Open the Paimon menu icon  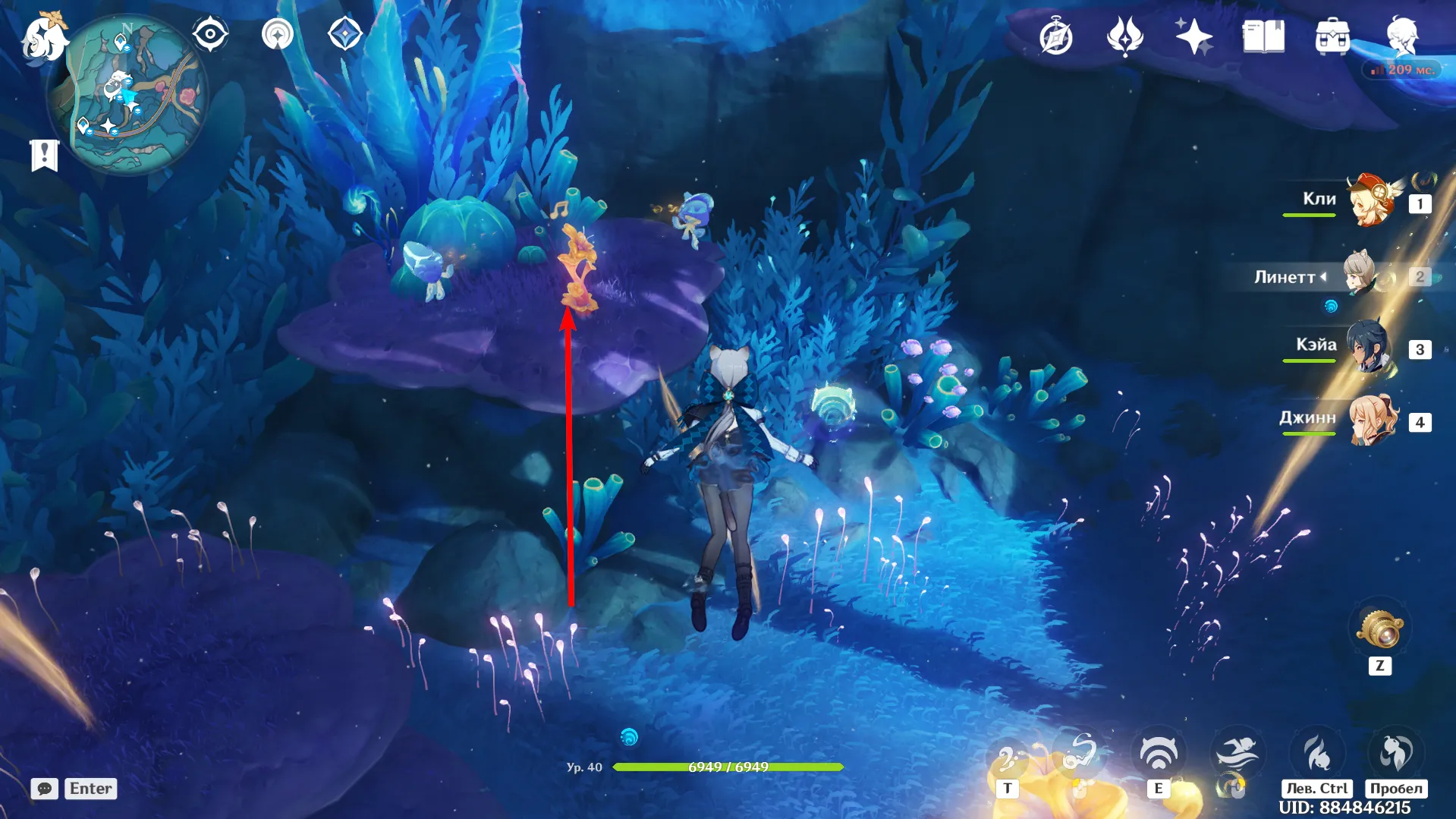click(x=43, y=36)
